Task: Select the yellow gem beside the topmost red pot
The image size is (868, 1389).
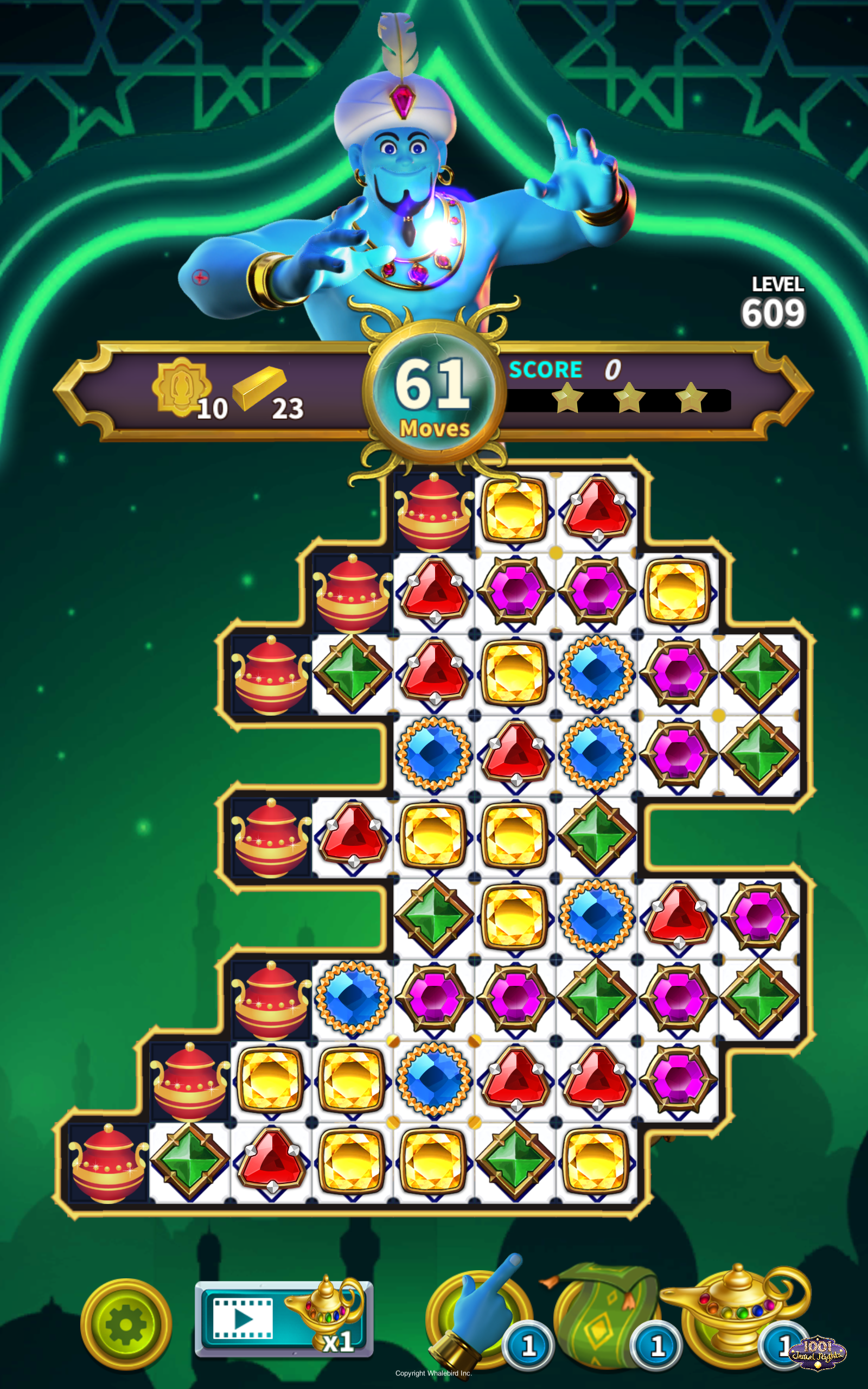Action: coord(515,509)
